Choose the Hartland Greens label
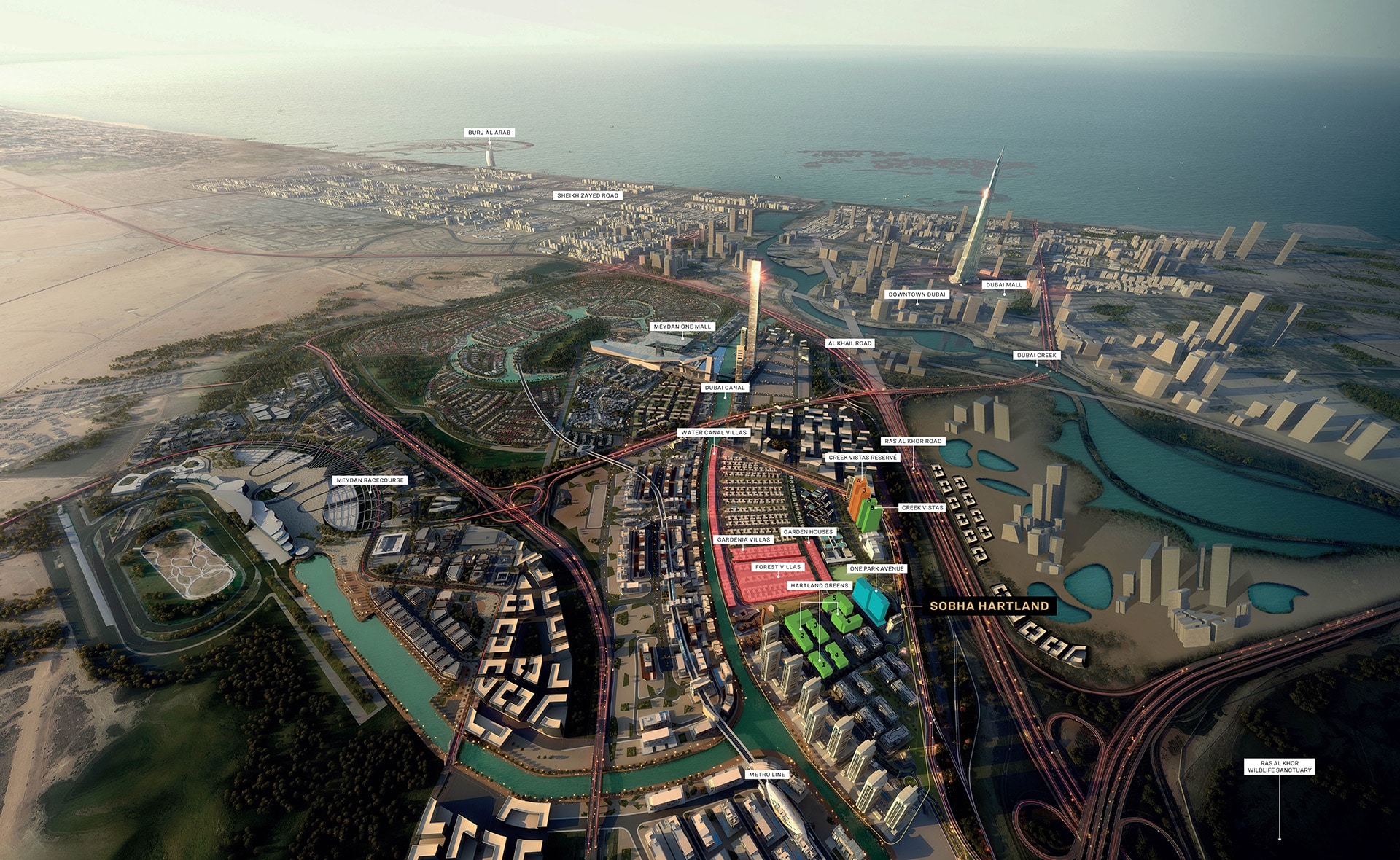The image size is (1400, 860). pyautogui.click(x=820, y=585)
